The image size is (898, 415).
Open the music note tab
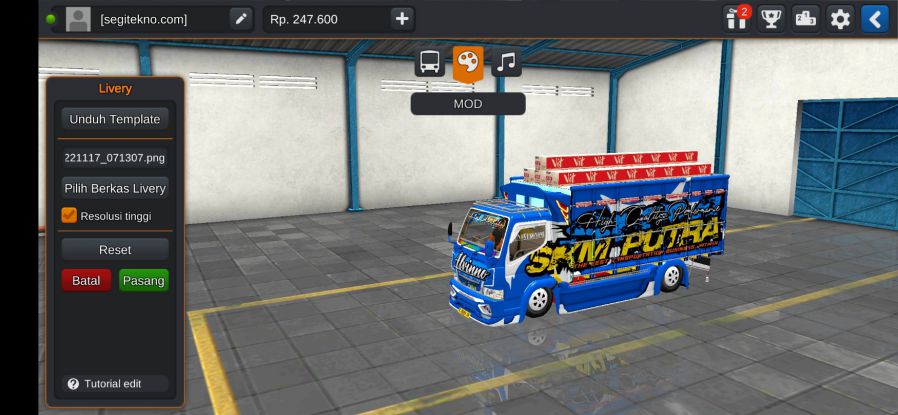click(x=506, y=63)
